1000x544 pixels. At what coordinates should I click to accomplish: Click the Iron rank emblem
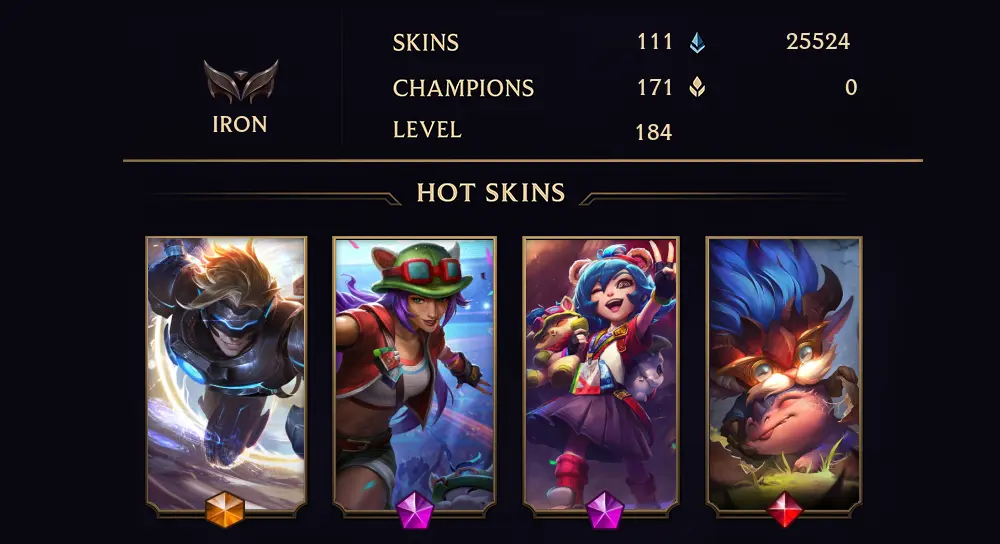[240, 82]
